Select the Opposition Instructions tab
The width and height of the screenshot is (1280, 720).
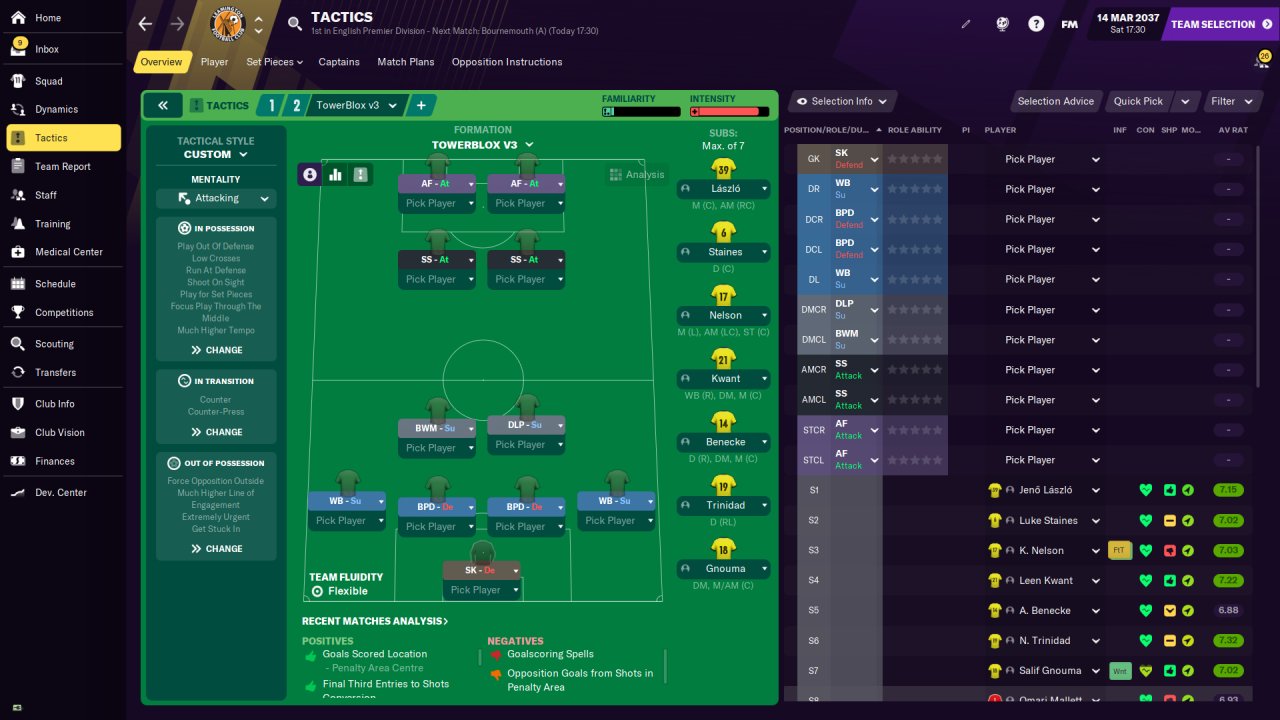[506, 62]
